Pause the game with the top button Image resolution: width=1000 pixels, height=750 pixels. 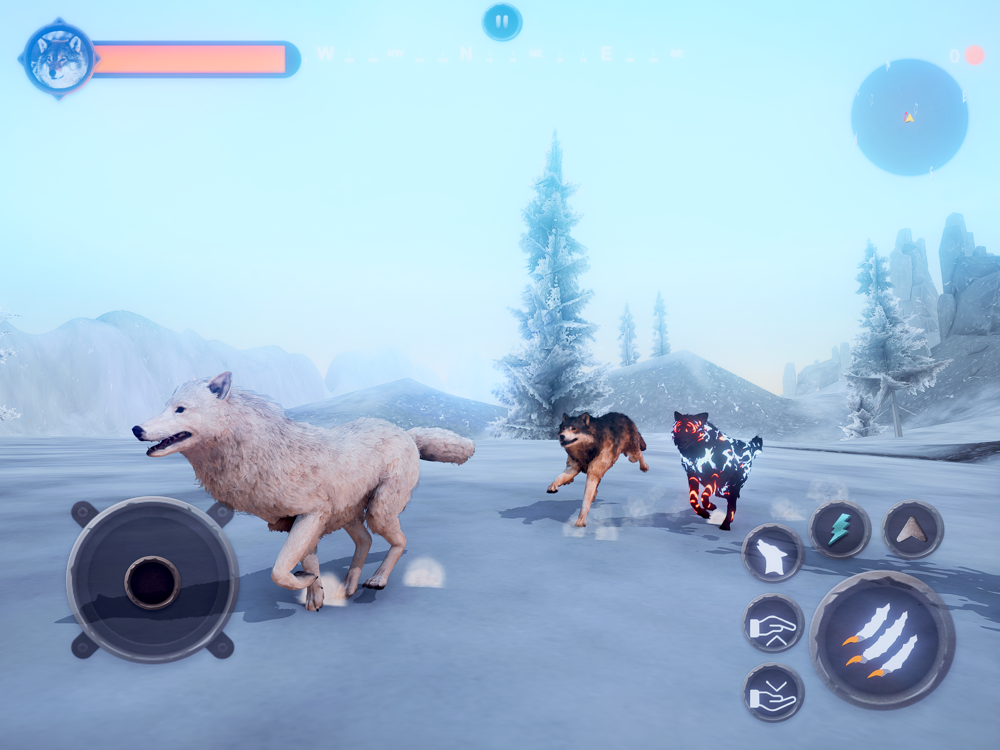[502, 21]
